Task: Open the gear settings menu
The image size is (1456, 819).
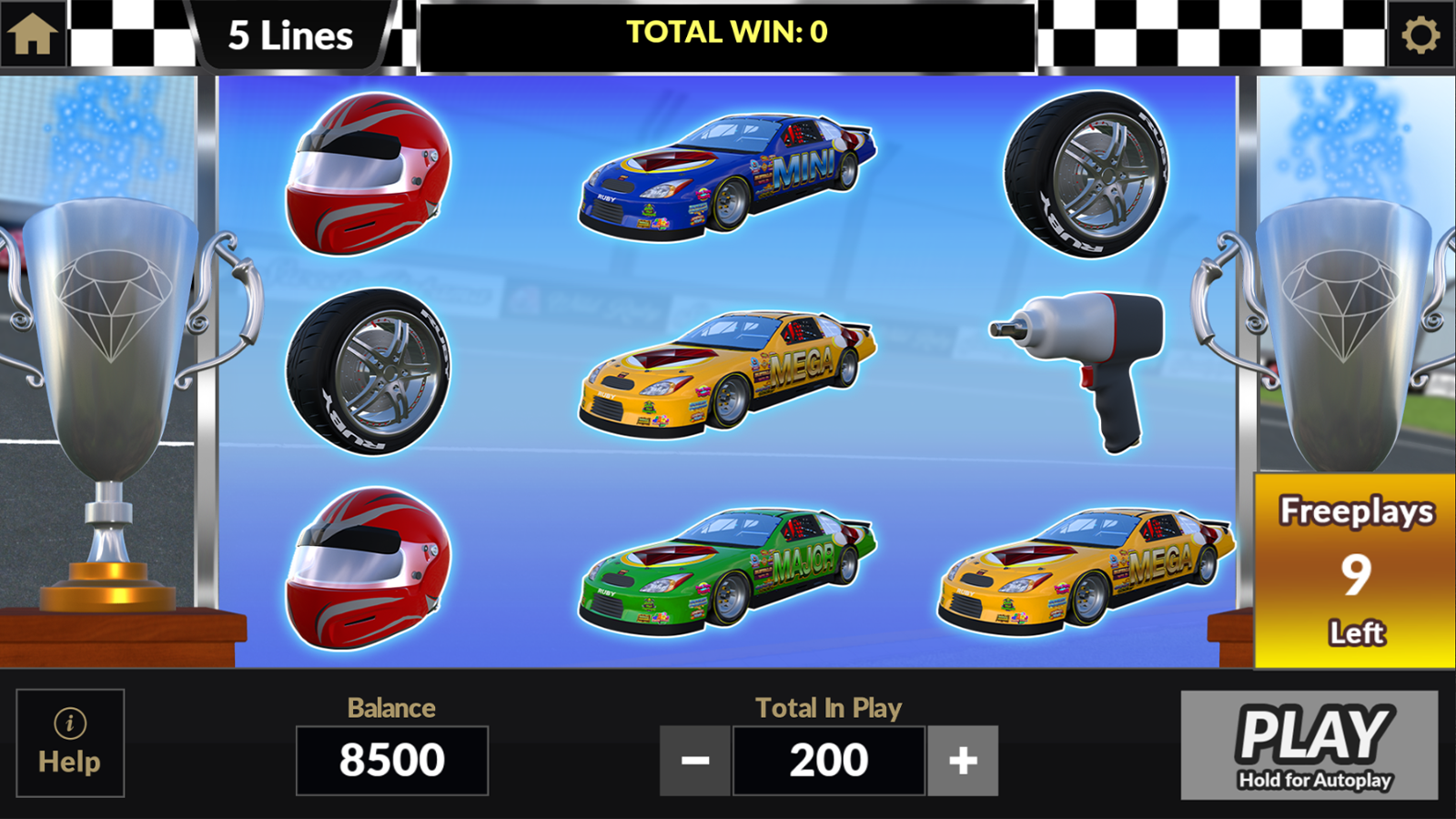Action: 1421,35
